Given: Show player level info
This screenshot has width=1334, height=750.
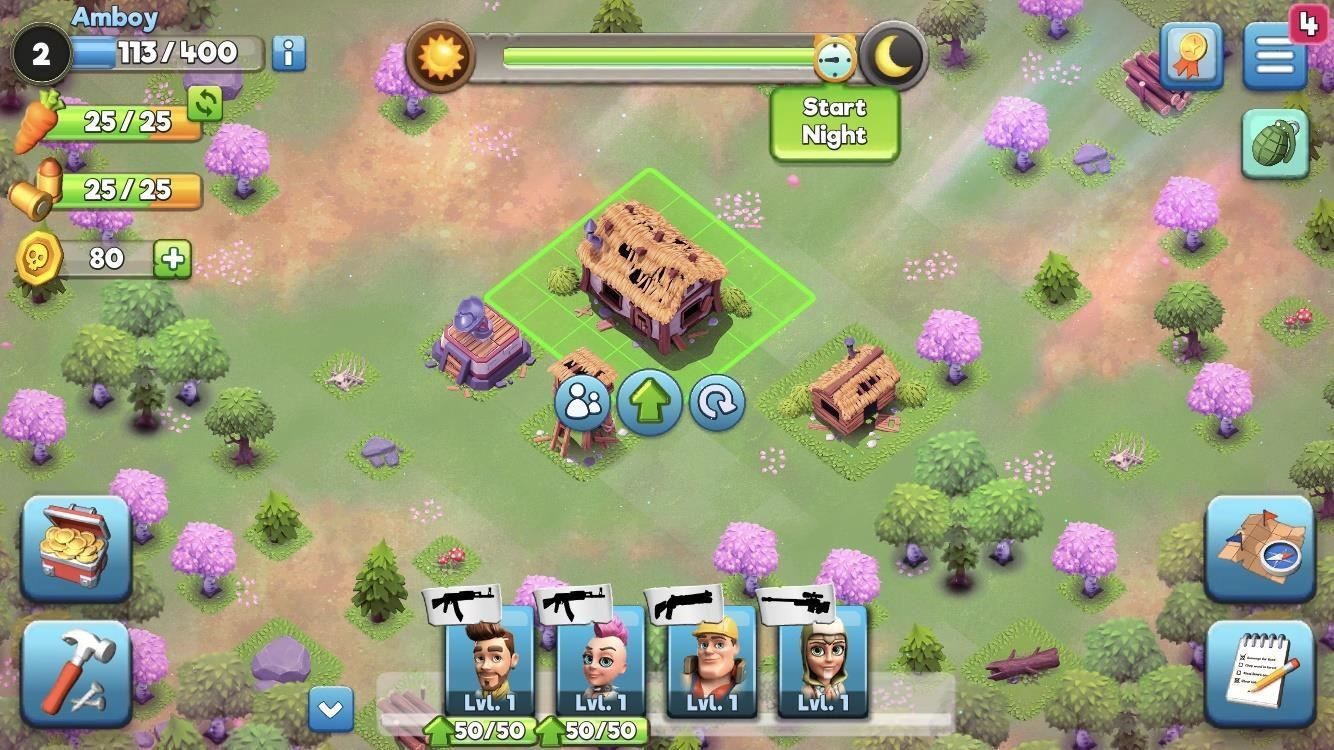Looking at the screenshot, I should [x=288, y=54].
